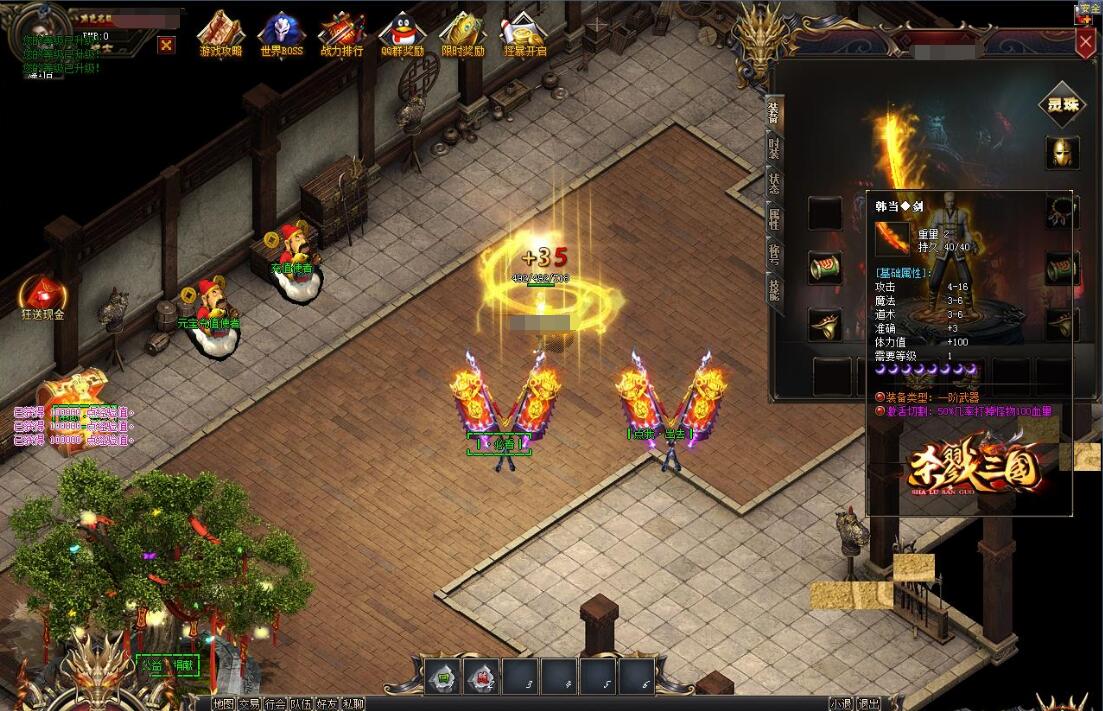Switch to the 状态 status tab

[x=774, y=183]
